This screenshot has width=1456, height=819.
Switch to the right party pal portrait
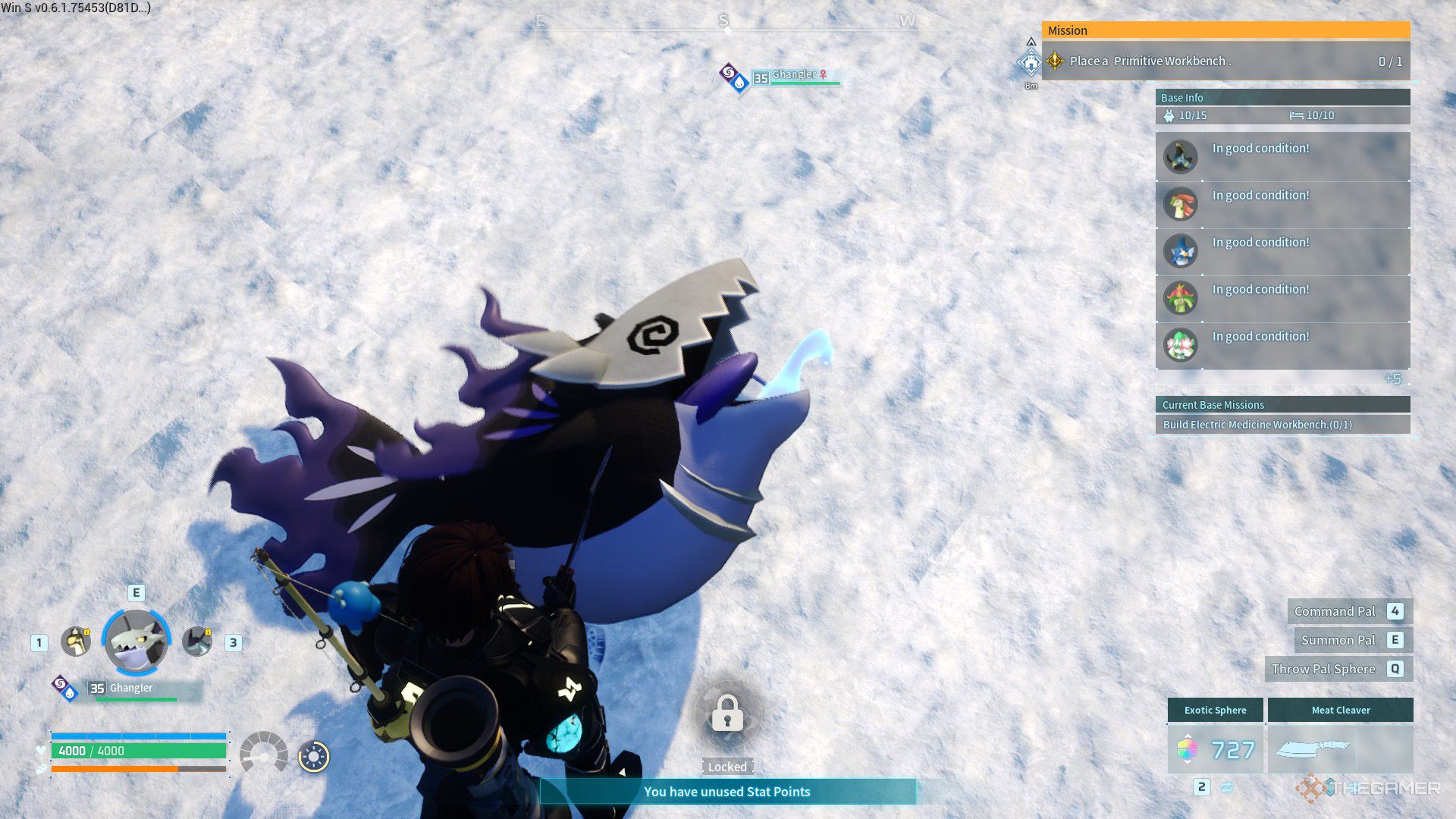[198, 642]
